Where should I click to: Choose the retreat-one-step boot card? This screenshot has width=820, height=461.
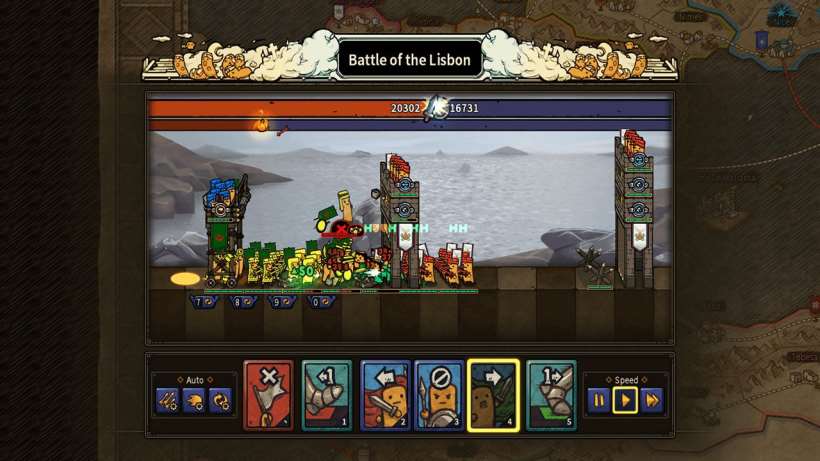coord(327,395)
